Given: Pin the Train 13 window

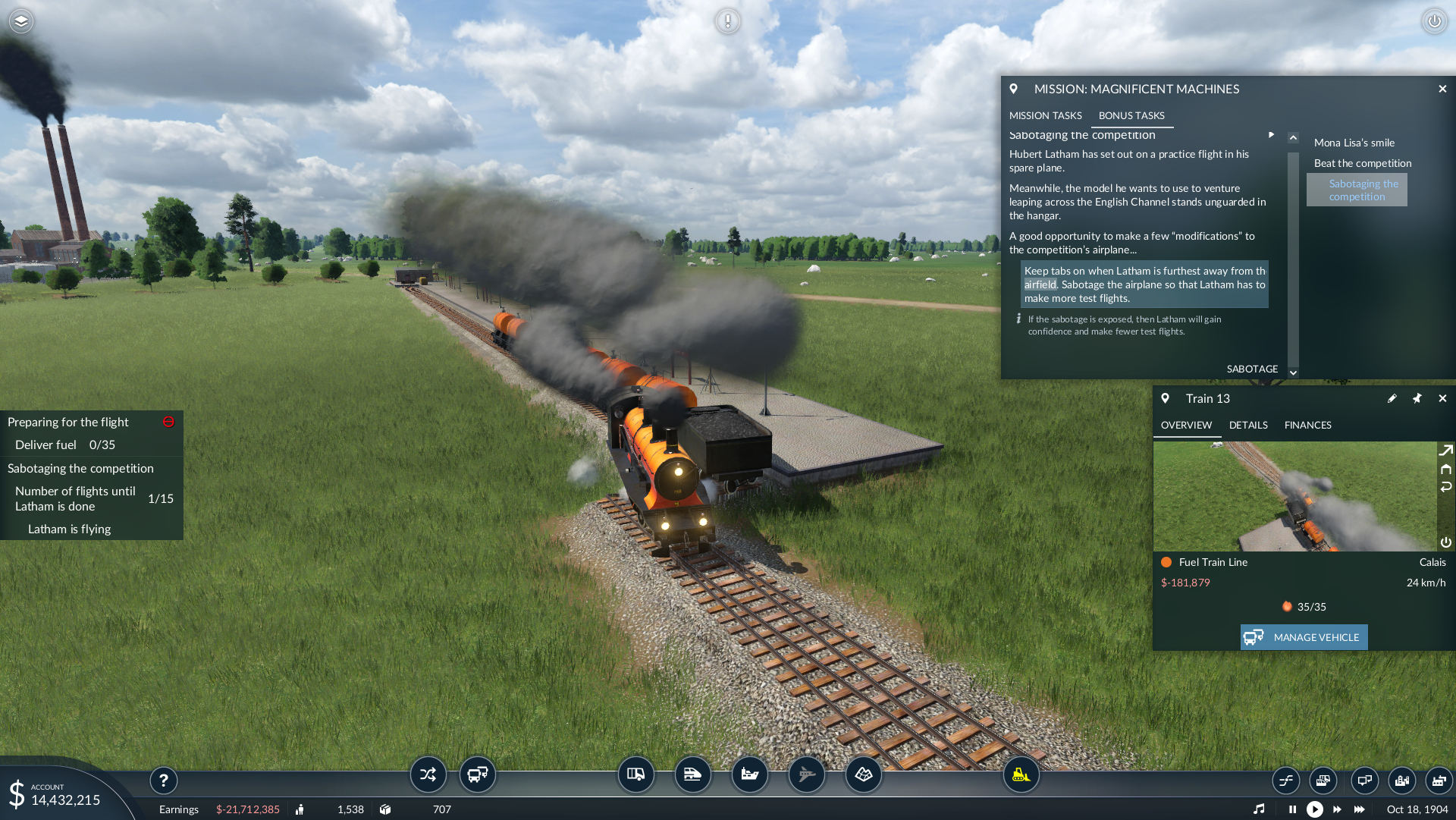Looking at the screenshot, I should pyautogui.click(x=1417, y=398).
